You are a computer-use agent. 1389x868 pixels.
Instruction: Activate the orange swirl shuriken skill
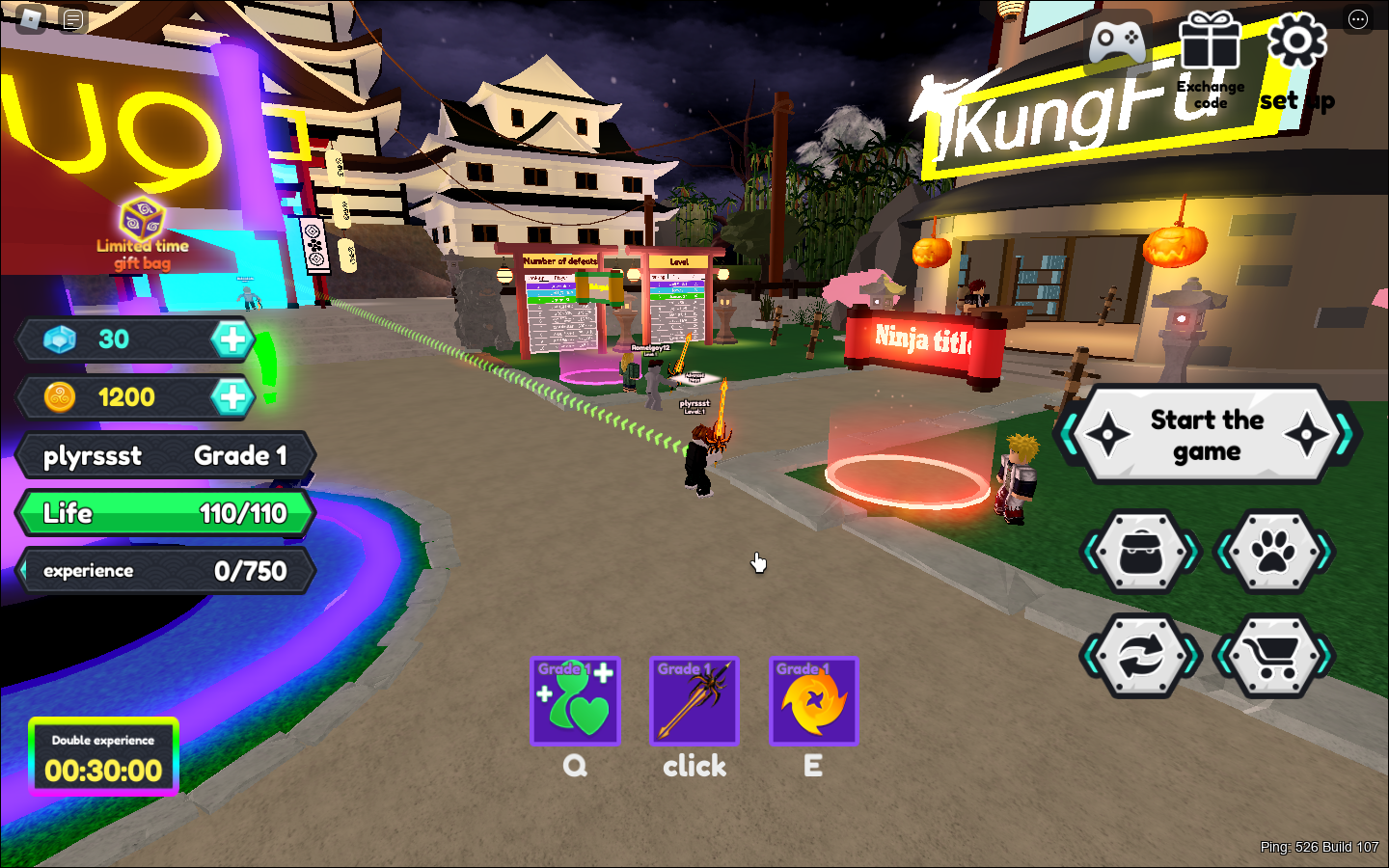813,701
